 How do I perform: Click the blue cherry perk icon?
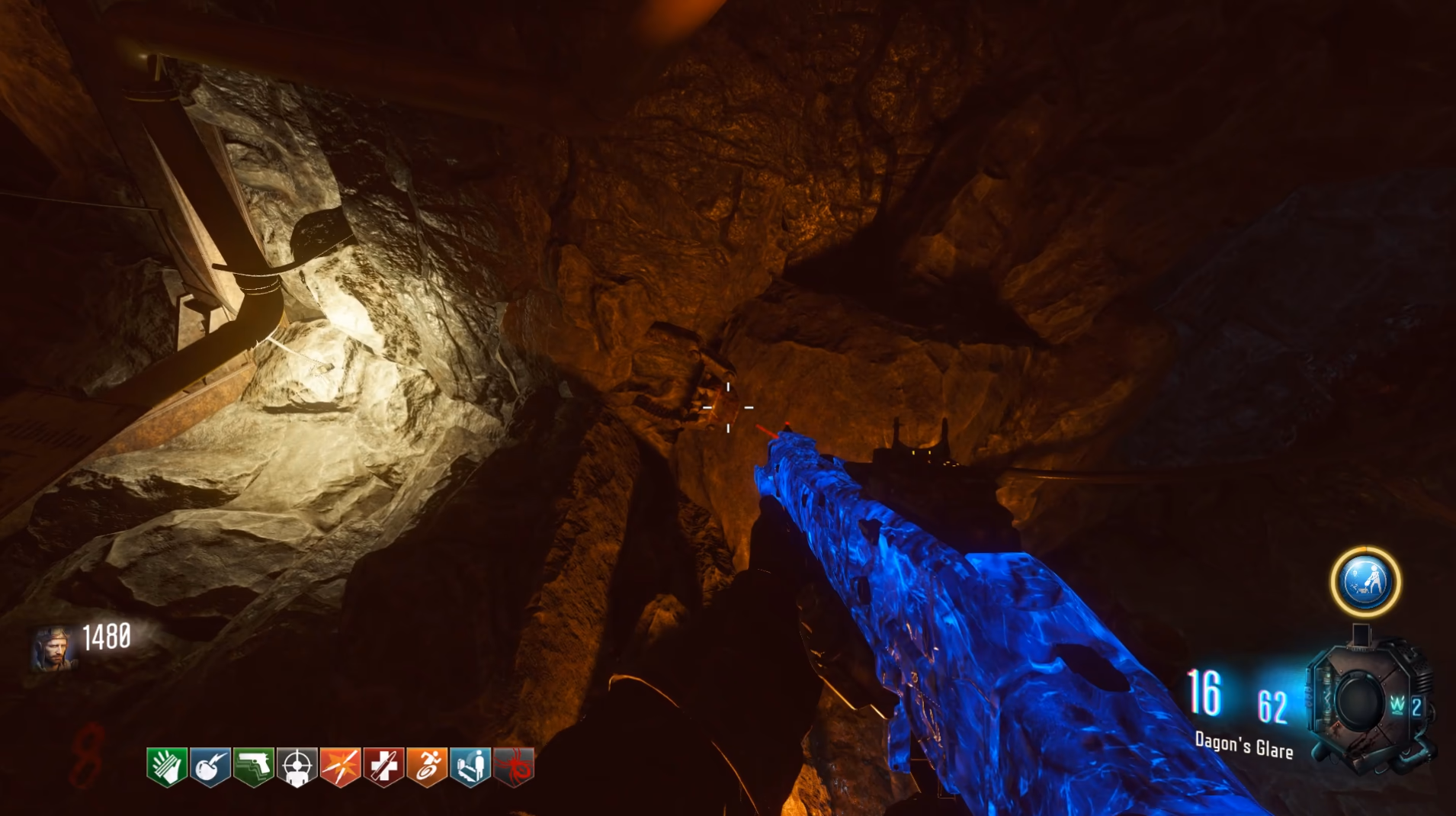tap(210, 766)
